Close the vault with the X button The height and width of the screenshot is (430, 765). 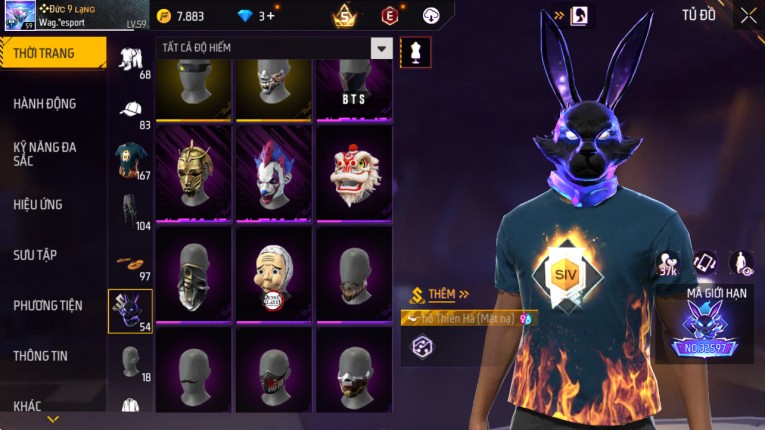[x=748, y=15]
